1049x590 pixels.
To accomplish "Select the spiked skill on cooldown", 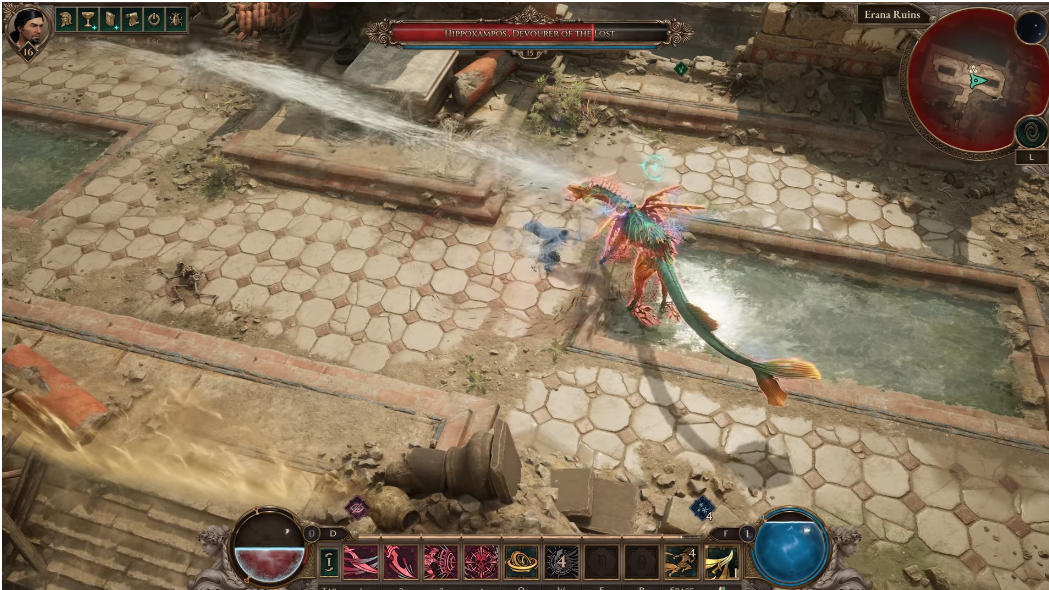I will 561,562.
